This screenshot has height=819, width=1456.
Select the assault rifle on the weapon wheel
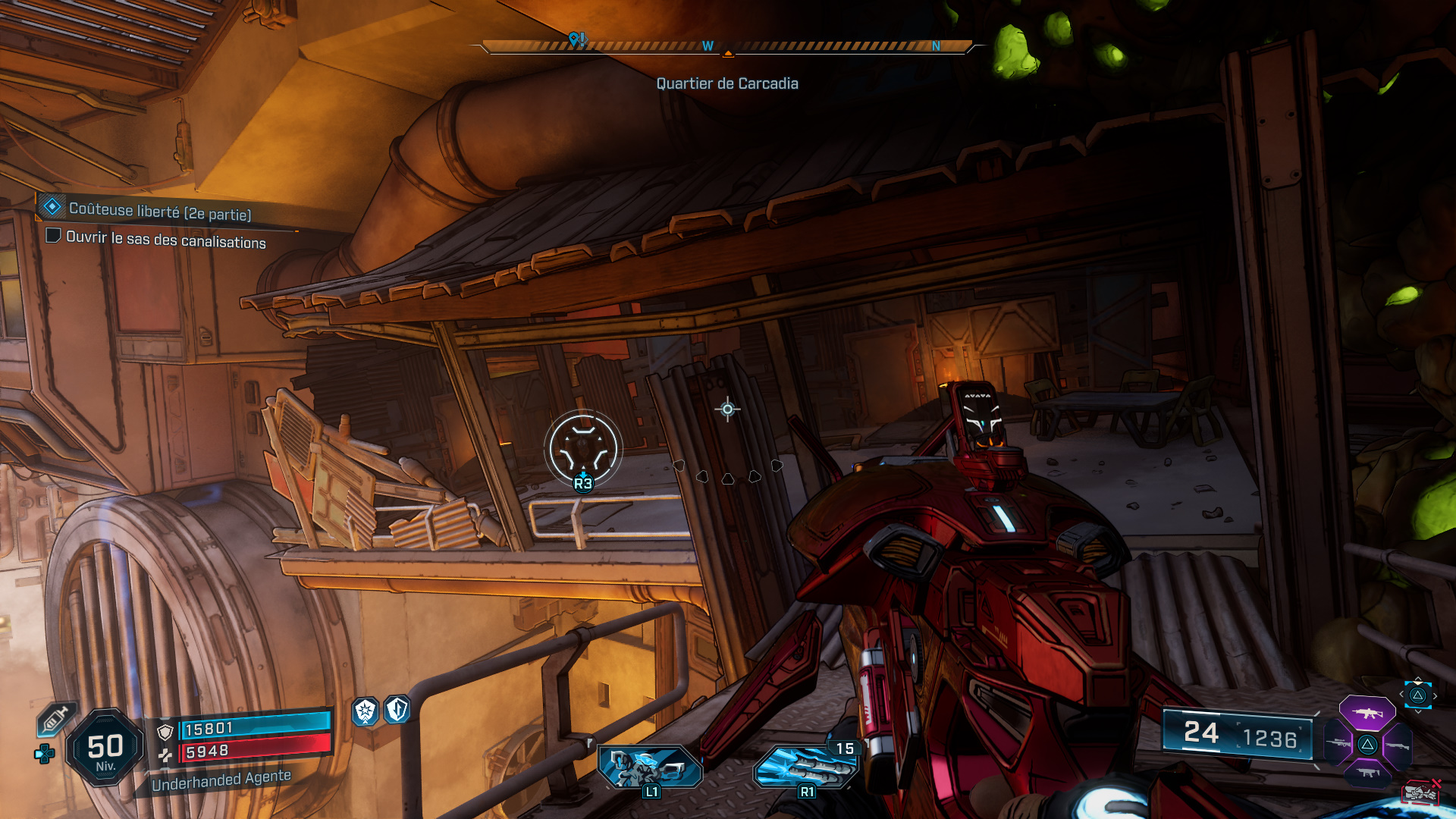[x=1367, y=714]
